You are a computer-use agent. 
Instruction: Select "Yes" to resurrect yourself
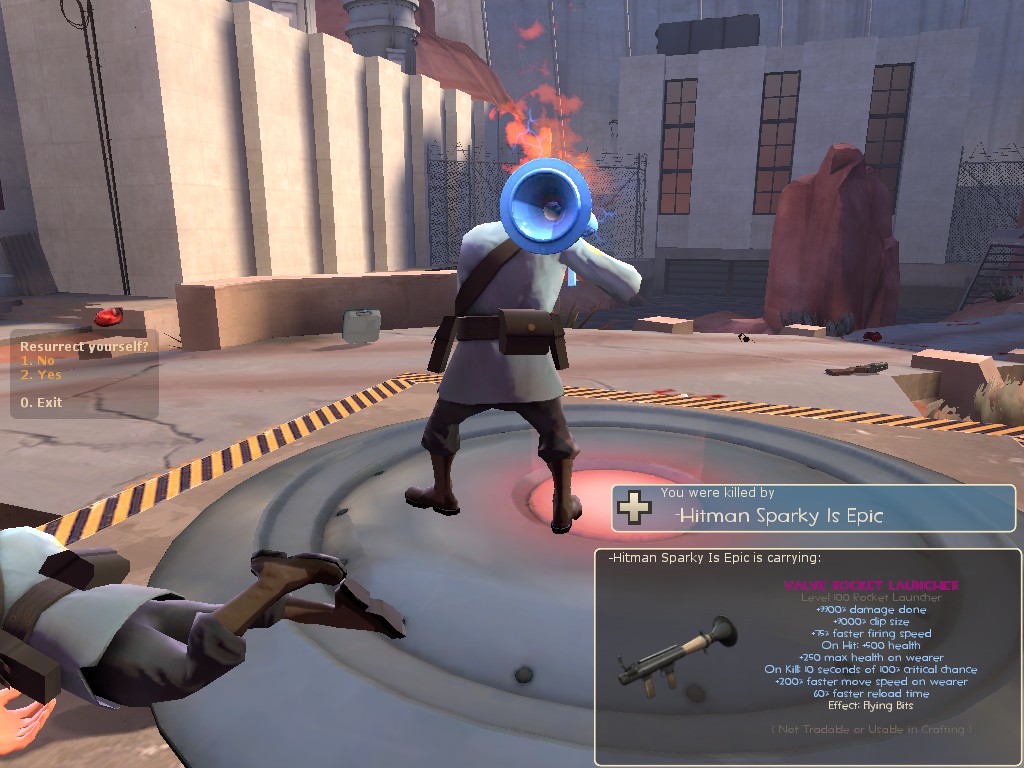click(41, 375)
